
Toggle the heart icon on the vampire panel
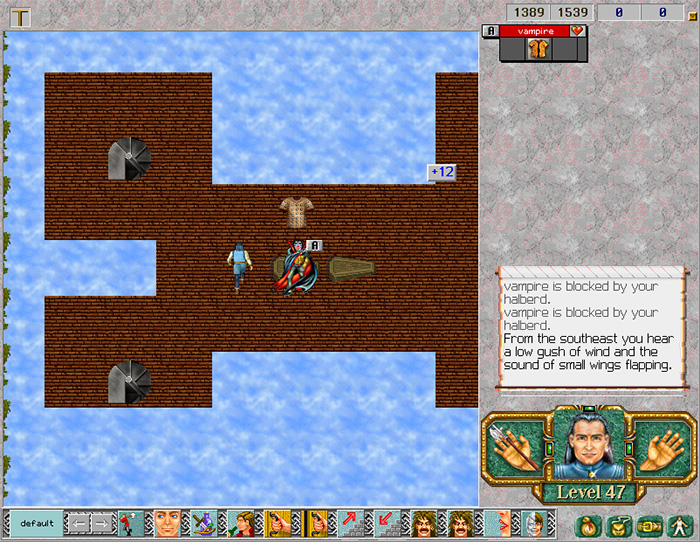point(578,31)
